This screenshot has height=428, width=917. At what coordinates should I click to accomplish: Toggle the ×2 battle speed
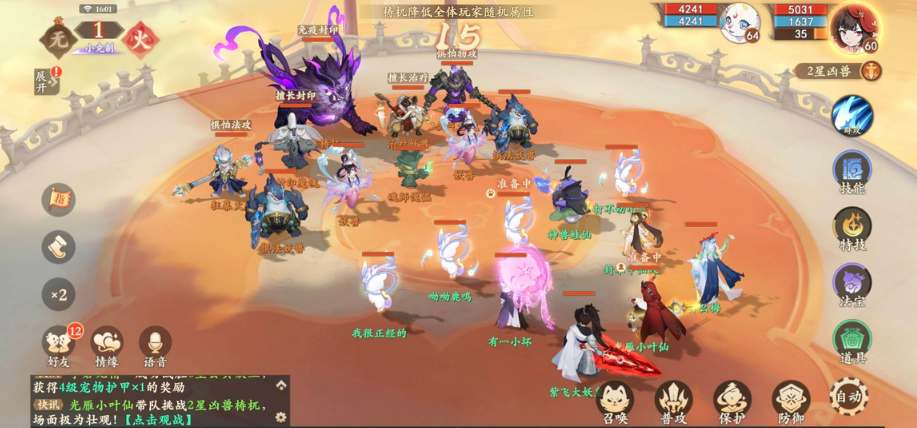point(58,294)
